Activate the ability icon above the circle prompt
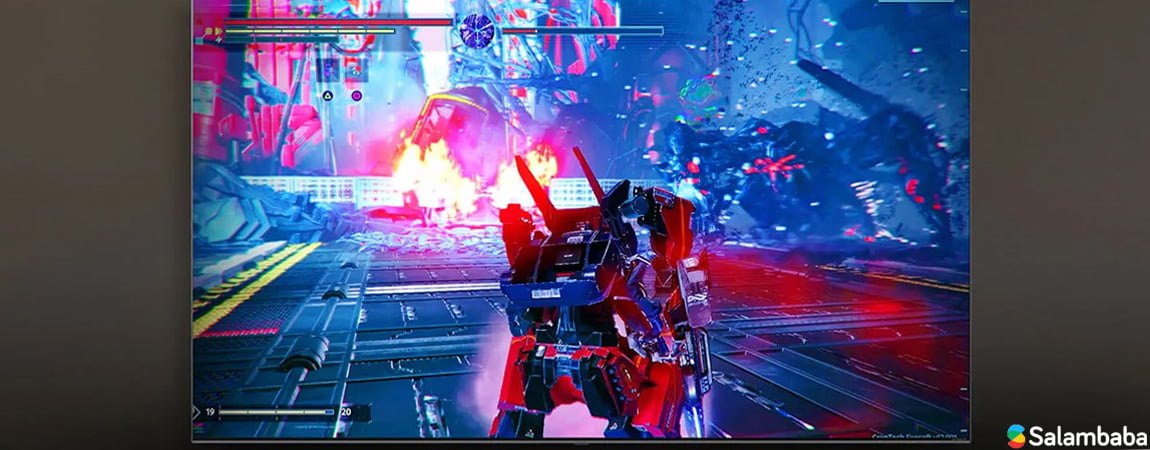Screen dimensions: 1150x450 [x=355, y=70]
